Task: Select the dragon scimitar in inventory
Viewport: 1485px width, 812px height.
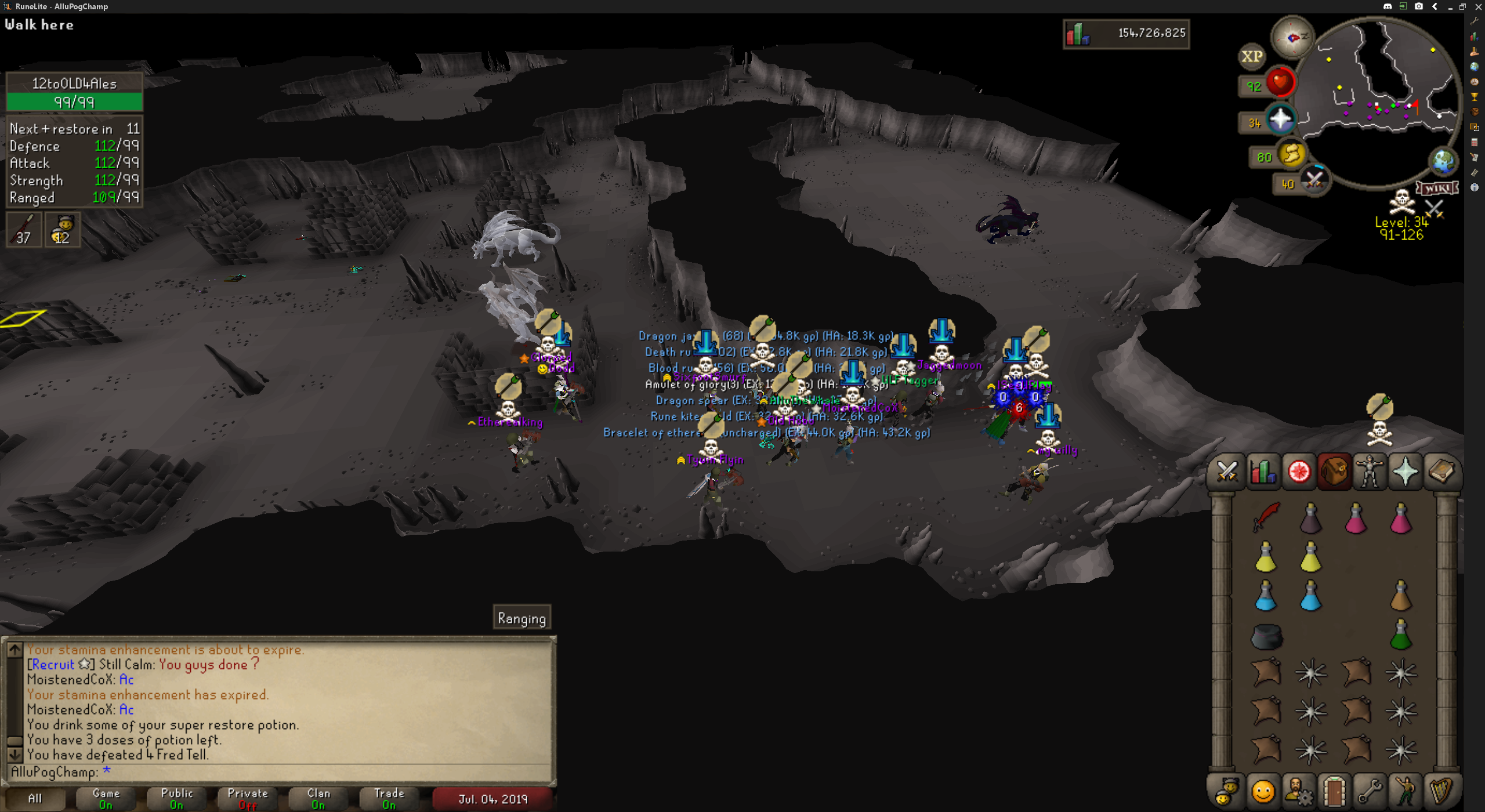Action: (x=1266, y=516)
